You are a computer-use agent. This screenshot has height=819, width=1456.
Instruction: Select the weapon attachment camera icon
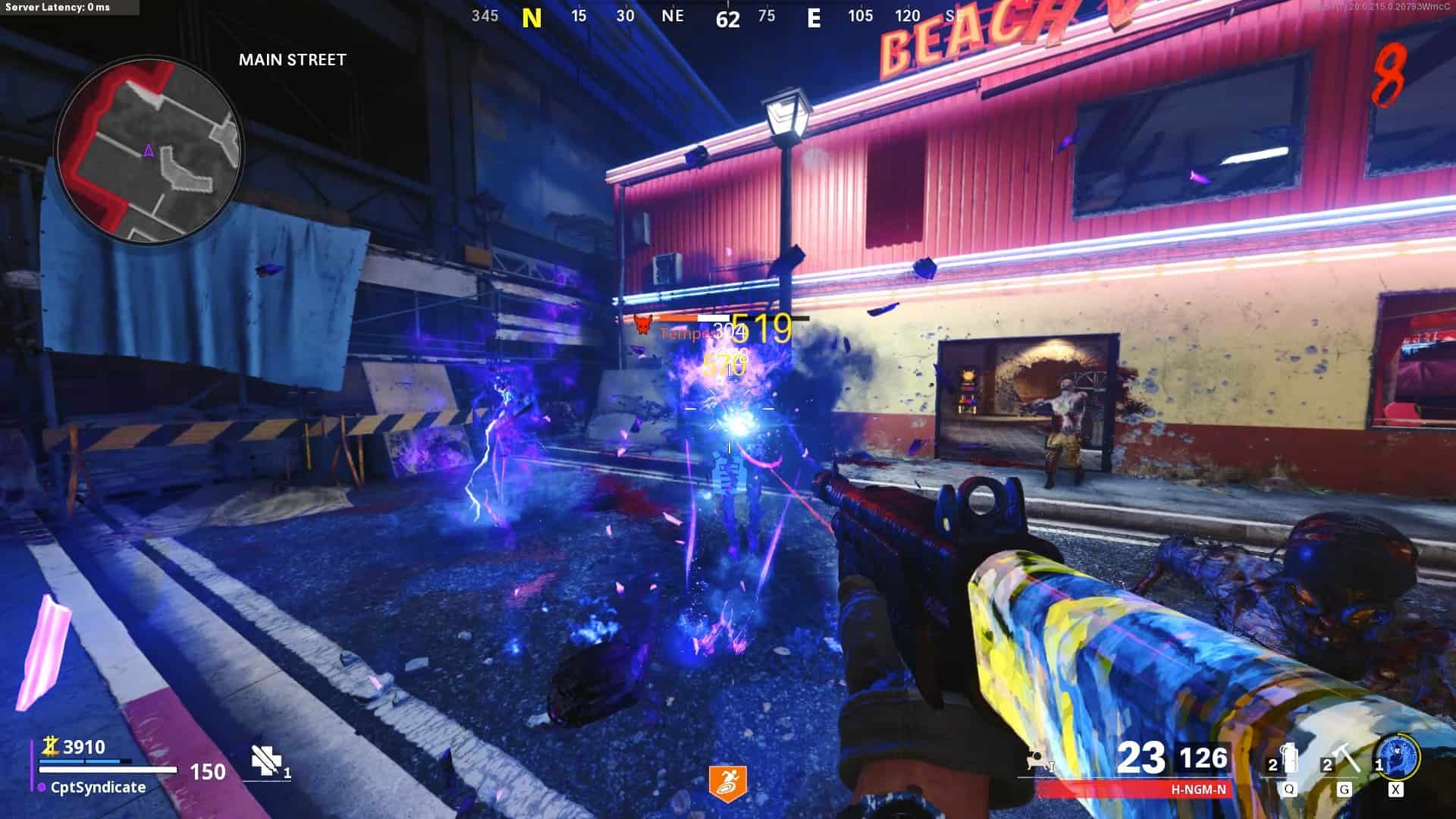coord(1037,760)
